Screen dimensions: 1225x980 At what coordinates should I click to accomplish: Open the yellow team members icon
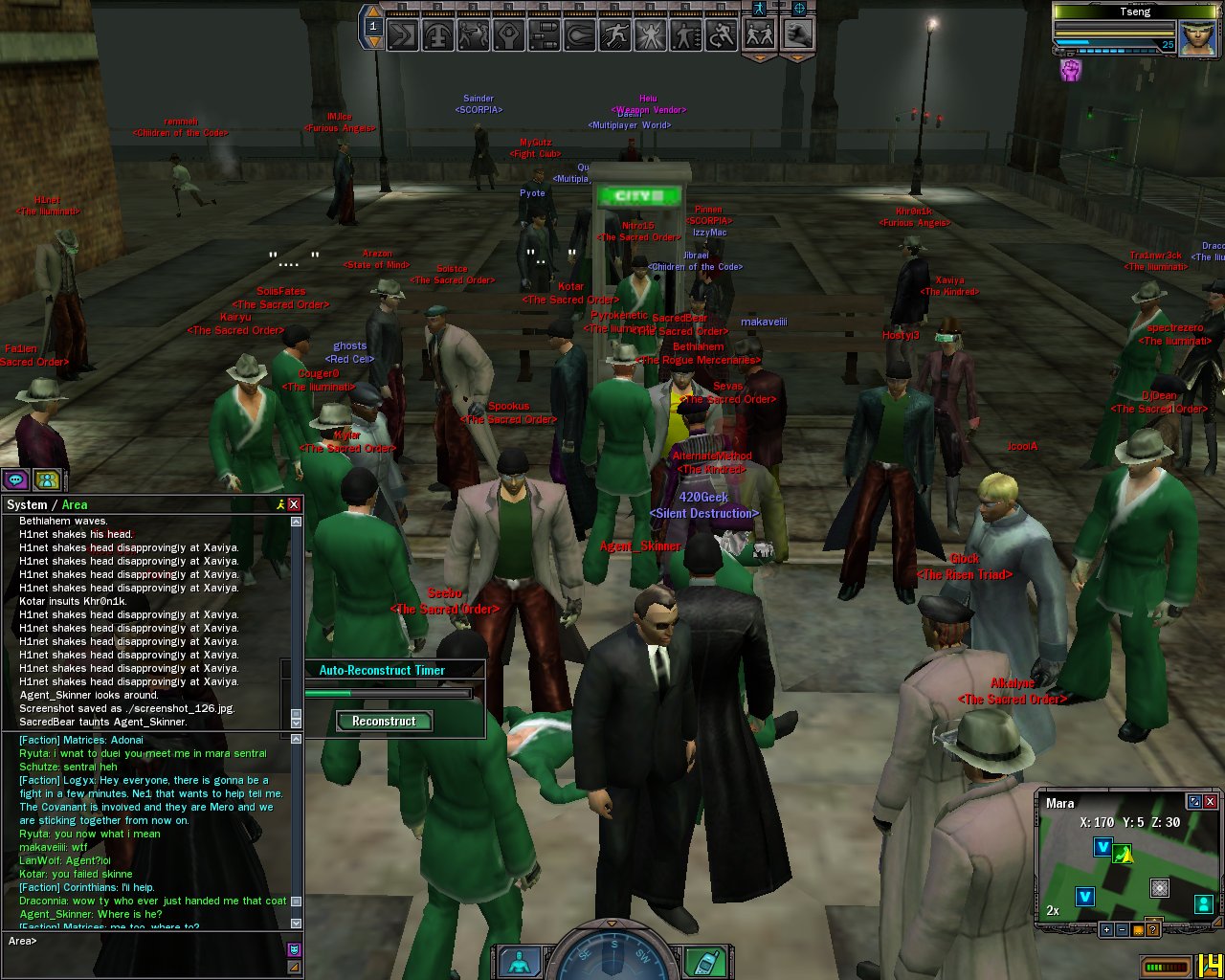(x=47, y=480)
